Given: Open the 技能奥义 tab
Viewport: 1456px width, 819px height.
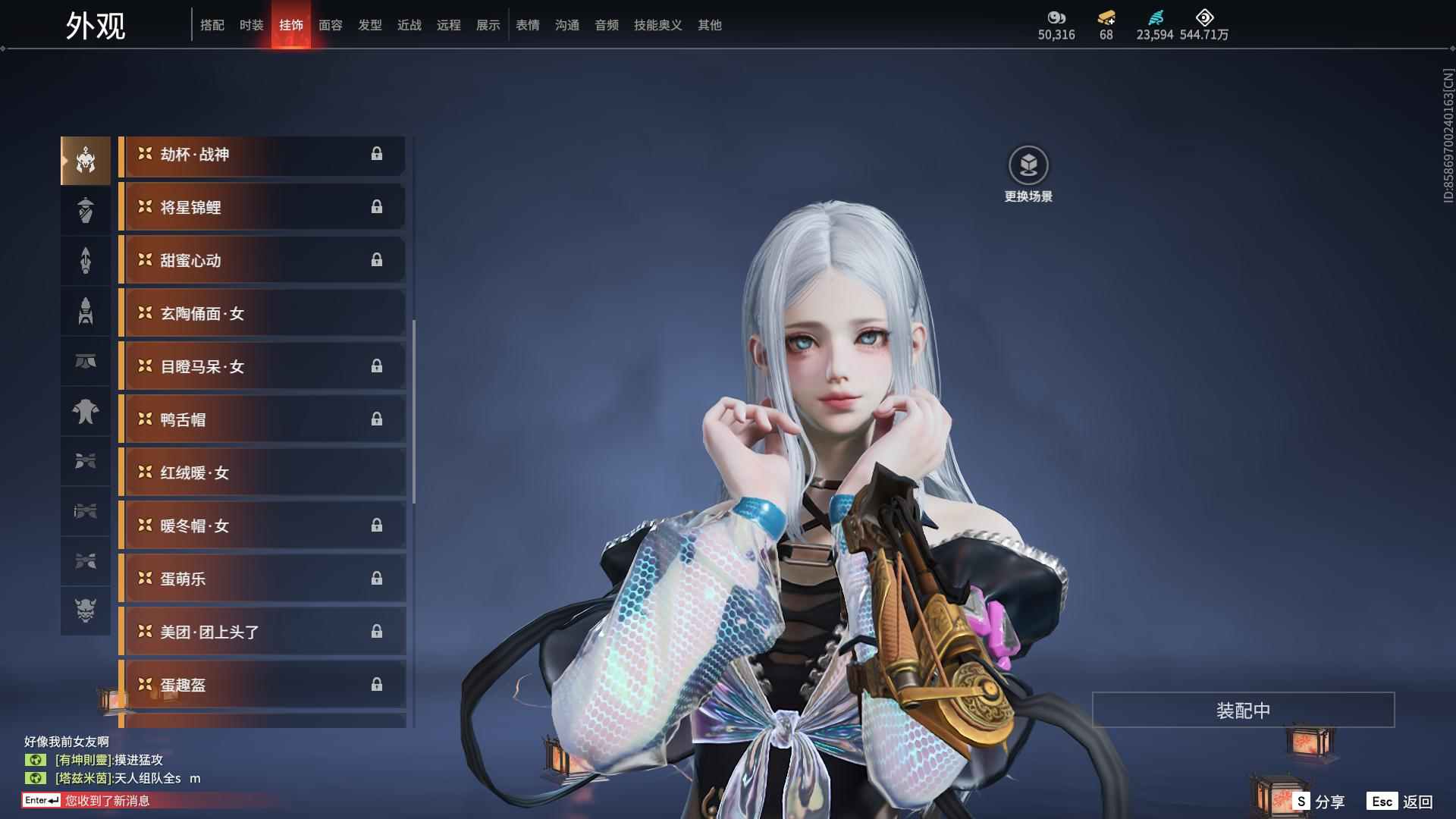Looking at the screenshot, I should [x=657, y=25].
